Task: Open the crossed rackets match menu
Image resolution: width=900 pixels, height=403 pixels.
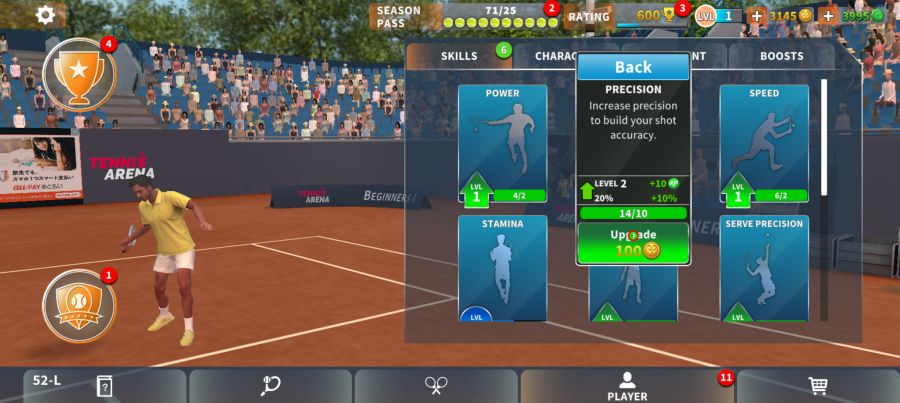Action: 436,386
